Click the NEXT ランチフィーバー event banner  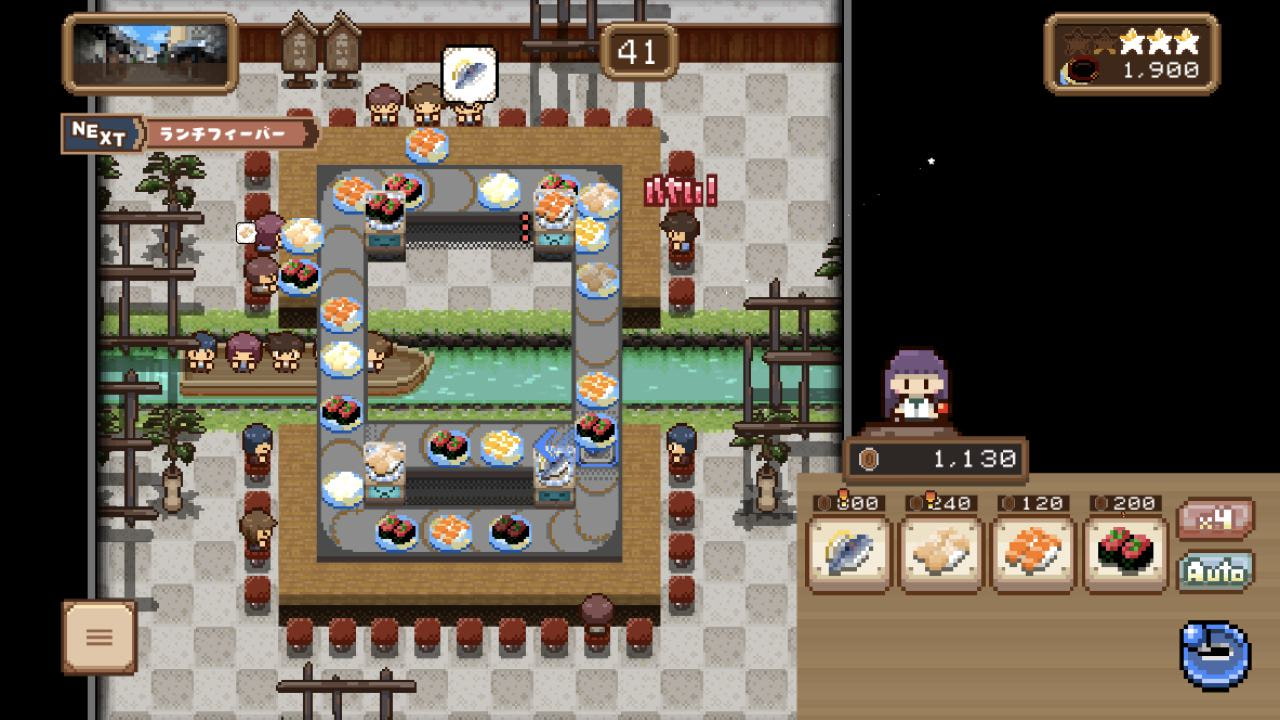click(190, 134)
